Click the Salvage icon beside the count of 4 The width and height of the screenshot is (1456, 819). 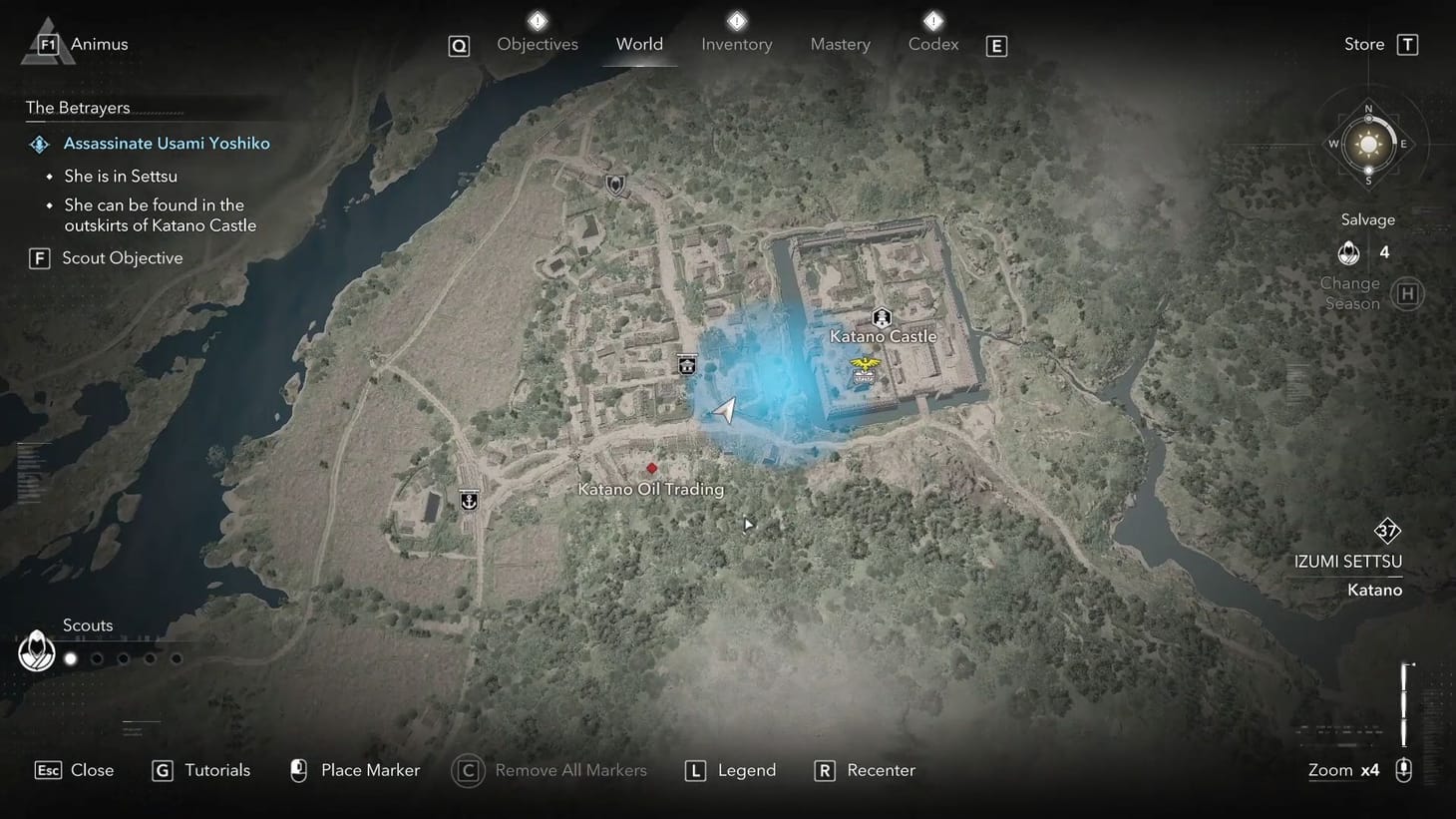click(1348, 252)
